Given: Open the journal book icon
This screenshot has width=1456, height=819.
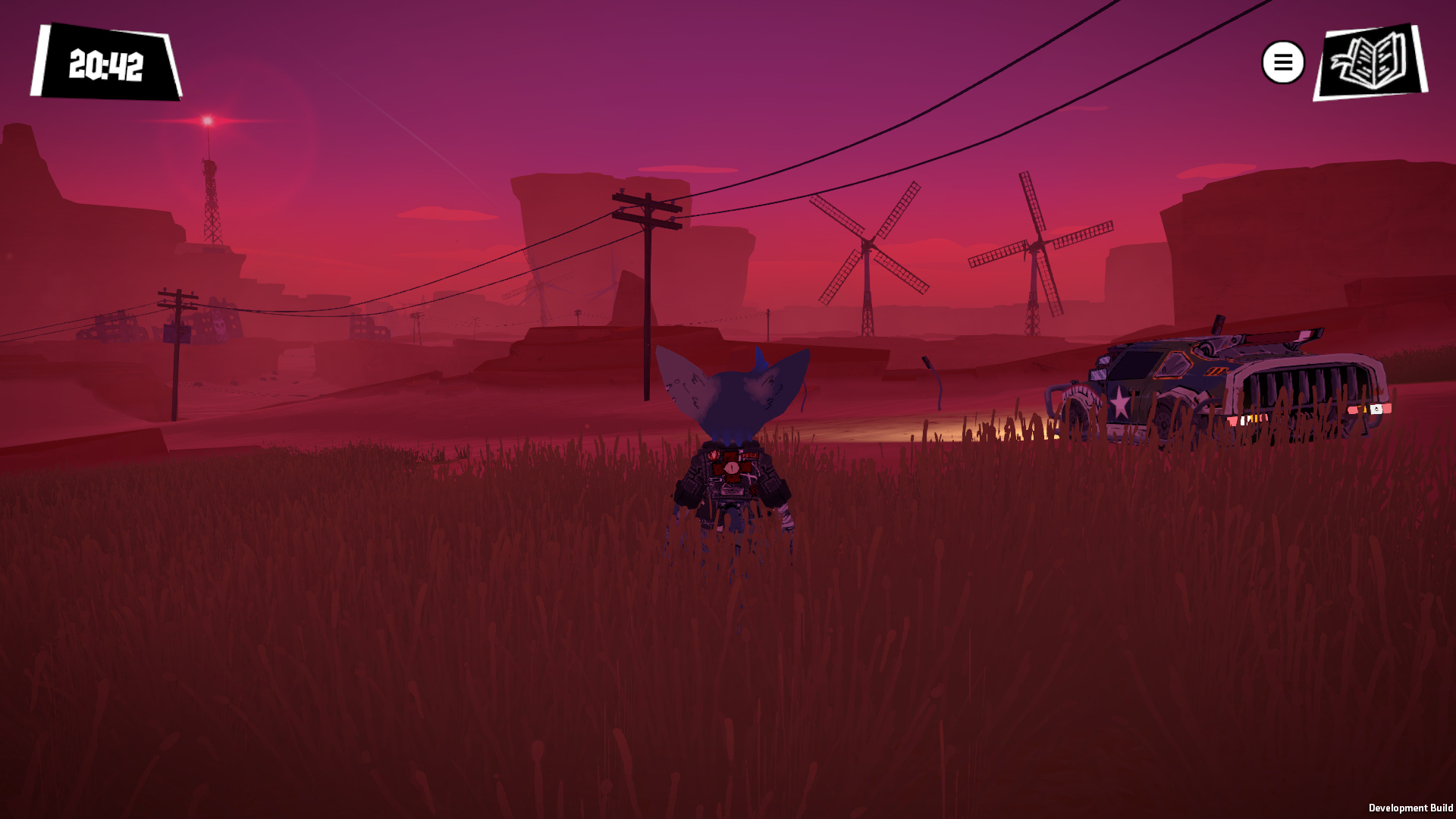Looking at the screenshot, I should [1370, 61].
